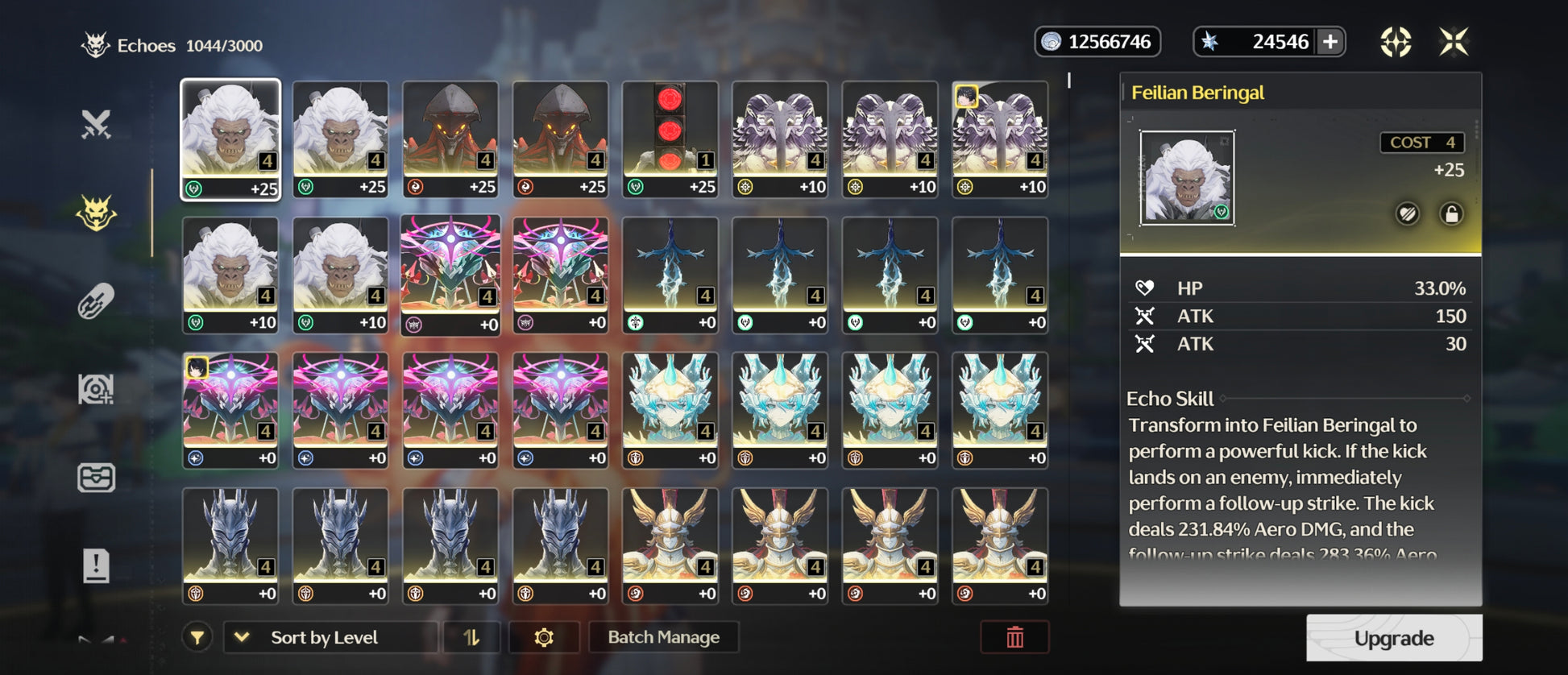Click the discard mark icon beside the lock

(x=1408, y=214)
